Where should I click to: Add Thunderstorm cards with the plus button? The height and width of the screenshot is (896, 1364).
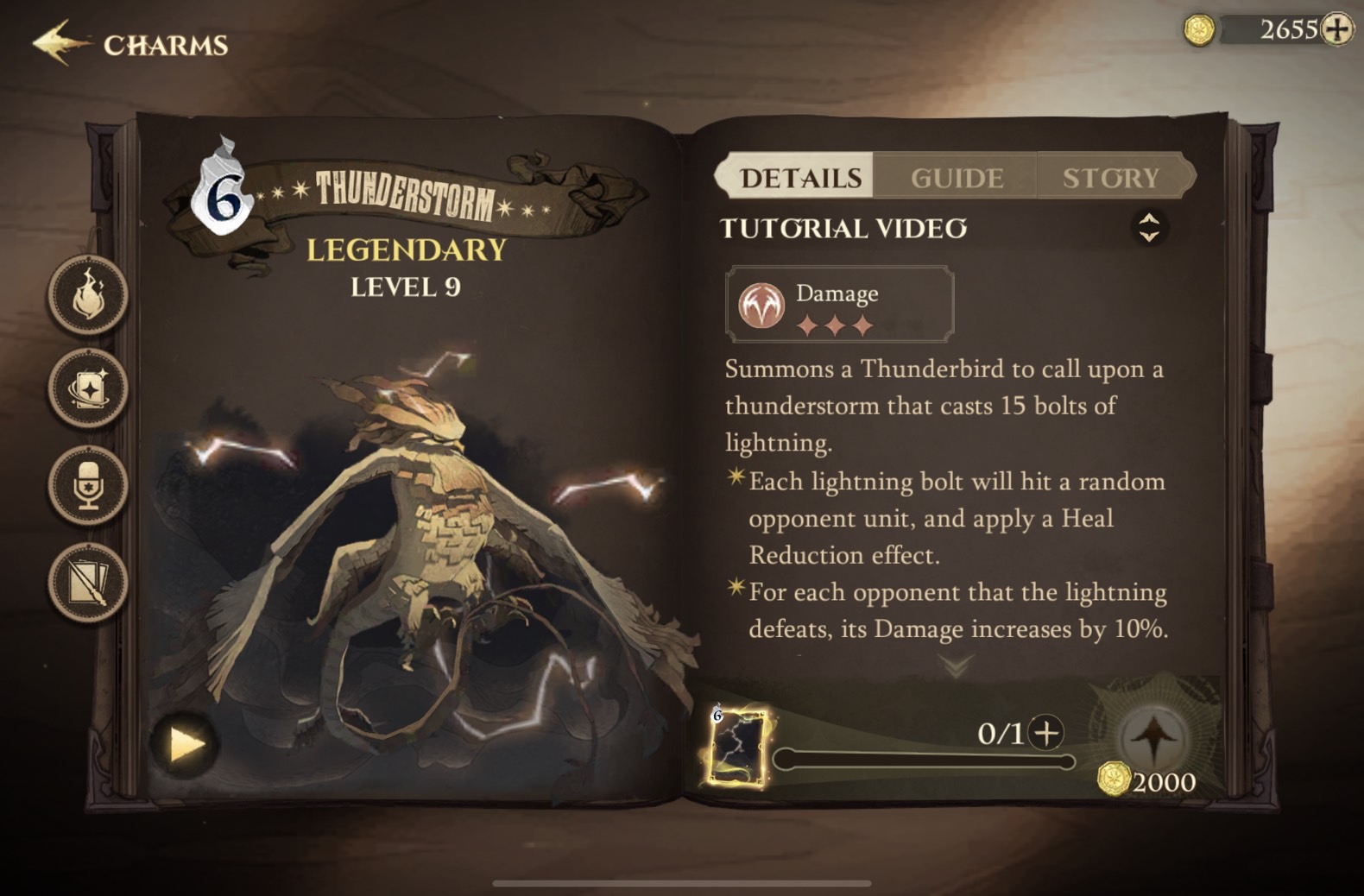1046,733
